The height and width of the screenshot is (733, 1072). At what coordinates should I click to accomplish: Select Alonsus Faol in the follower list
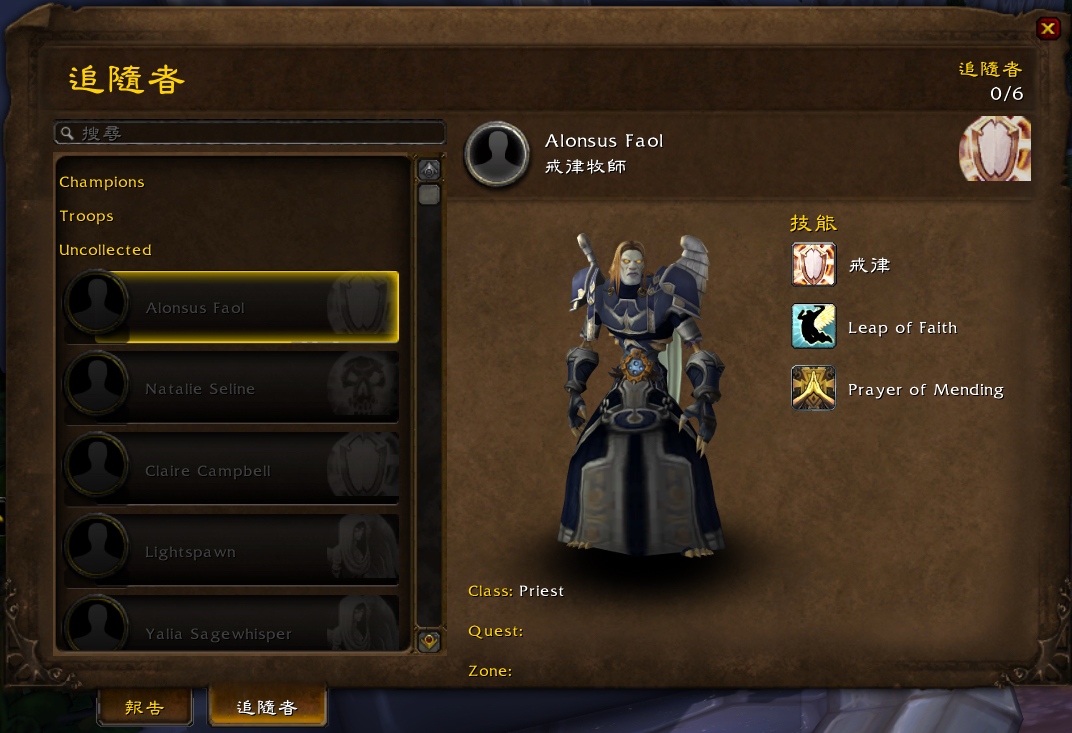point(231,308)
